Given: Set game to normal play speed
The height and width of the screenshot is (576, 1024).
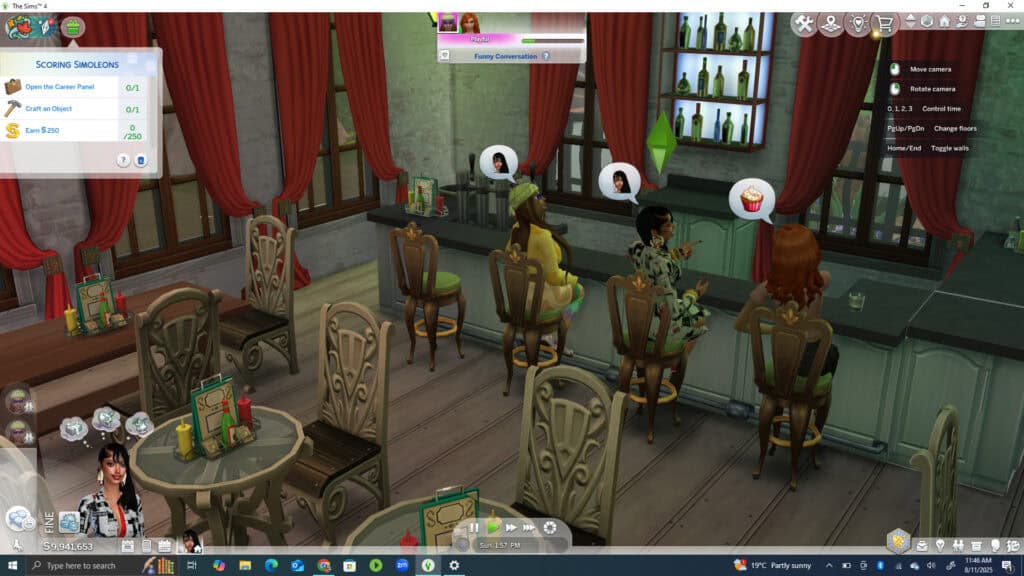Looking at the screenshot, I should tap(493, 527).
